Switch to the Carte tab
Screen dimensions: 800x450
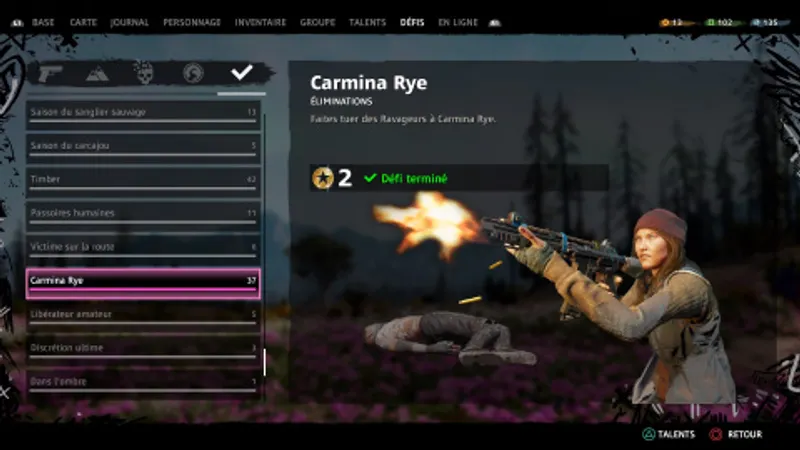83,22
